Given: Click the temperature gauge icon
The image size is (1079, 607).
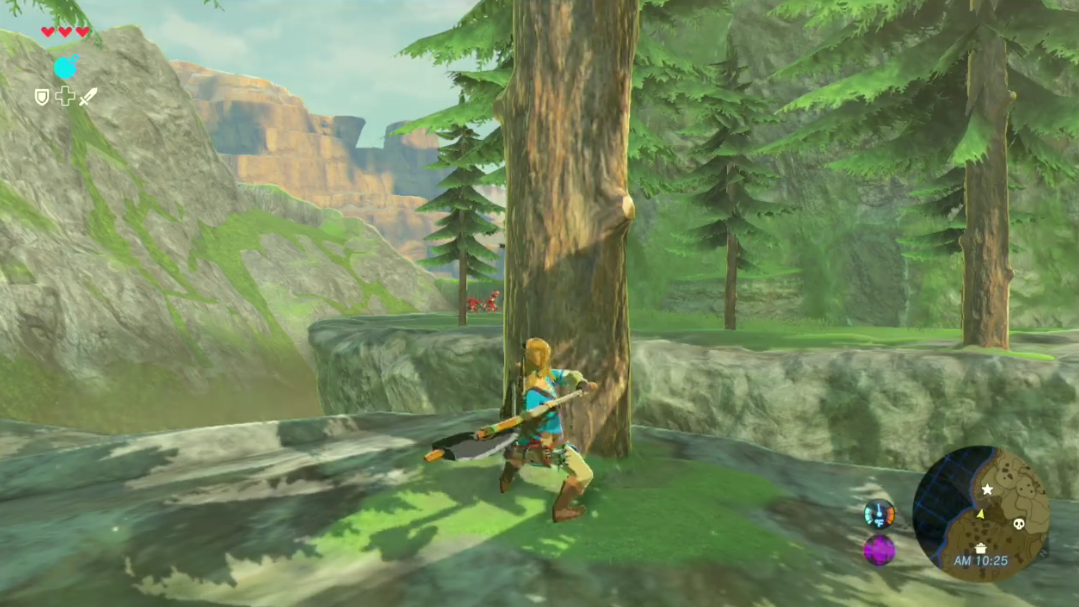Looking at the screenshot, I should pos(879,515).
